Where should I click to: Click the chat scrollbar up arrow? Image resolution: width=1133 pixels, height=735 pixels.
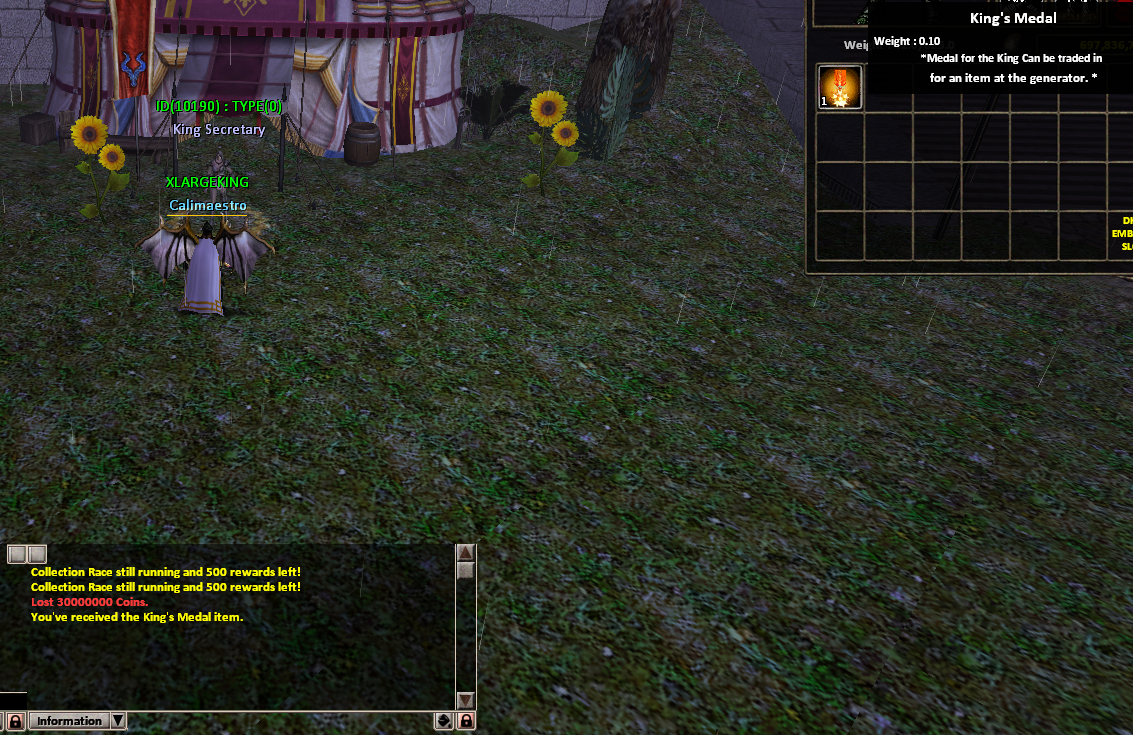pos(465,553)
